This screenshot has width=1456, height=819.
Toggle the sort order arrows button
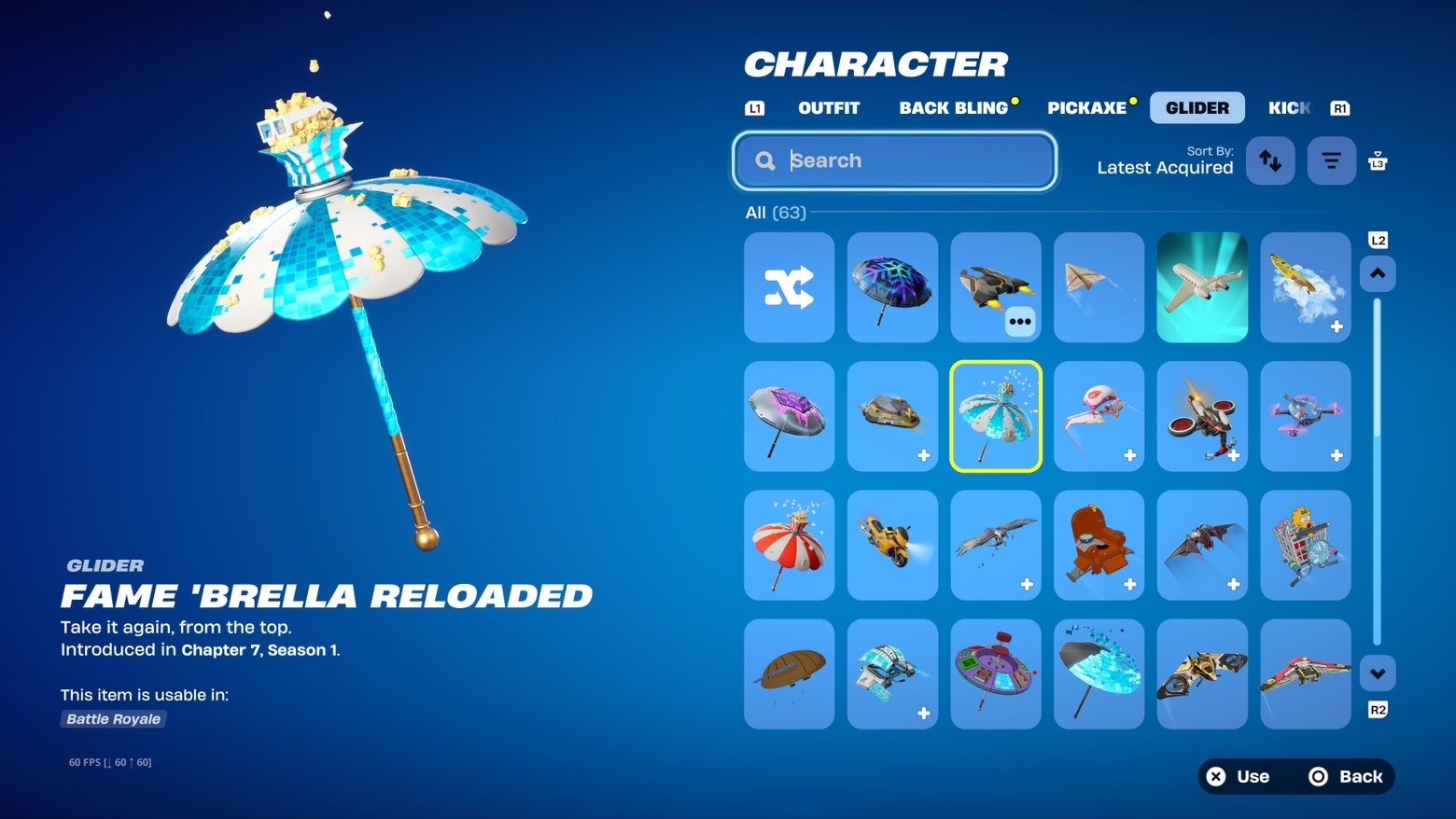[x=1269, y=160]
